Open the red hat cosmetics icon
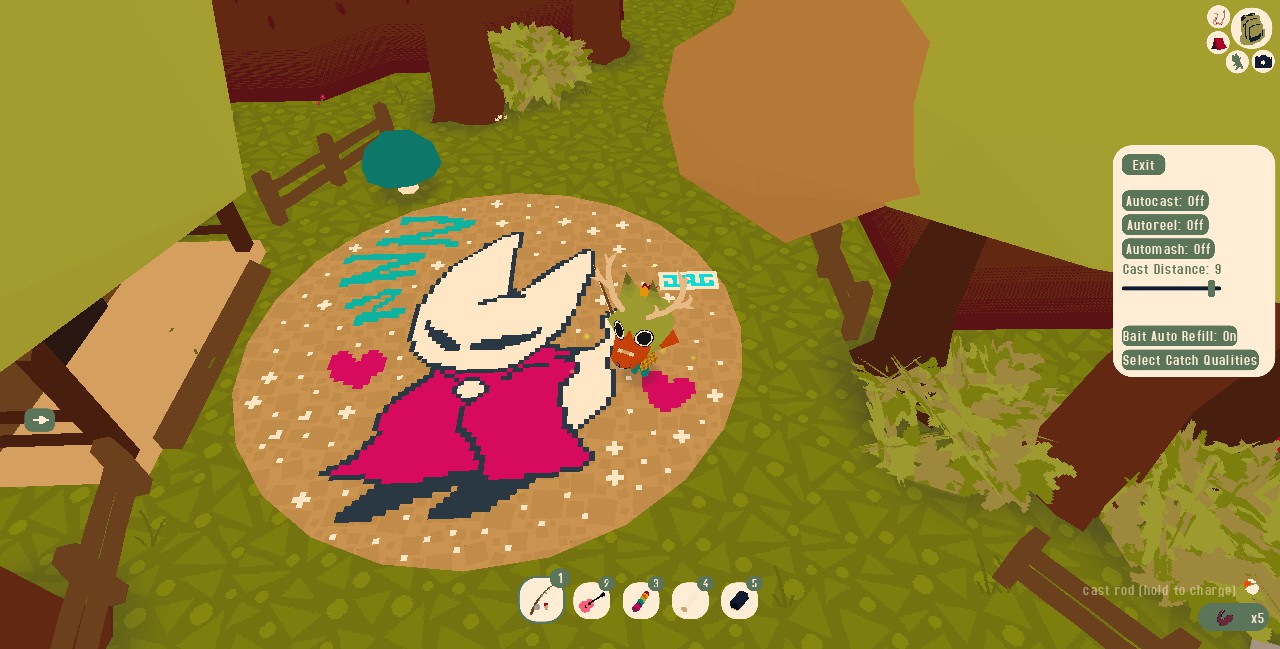Viewport: 1280px width, 649px height. tap(1218, 43)
